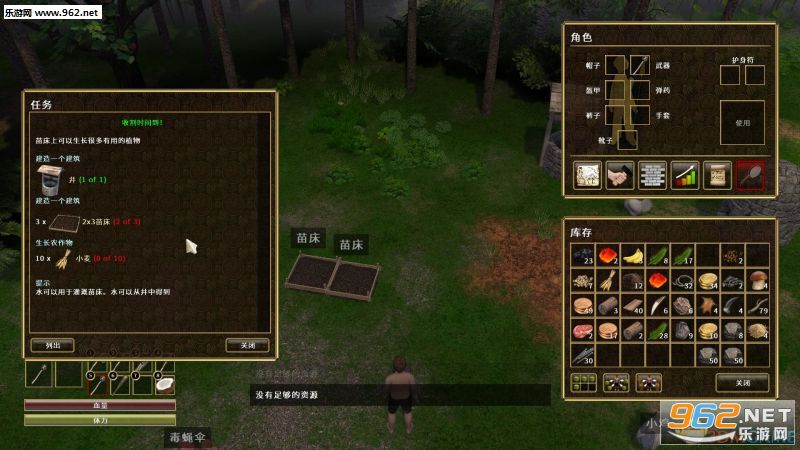This screenshot has width=800, height=450.
Task: Select the coal stack of 23
Action: 583,256
